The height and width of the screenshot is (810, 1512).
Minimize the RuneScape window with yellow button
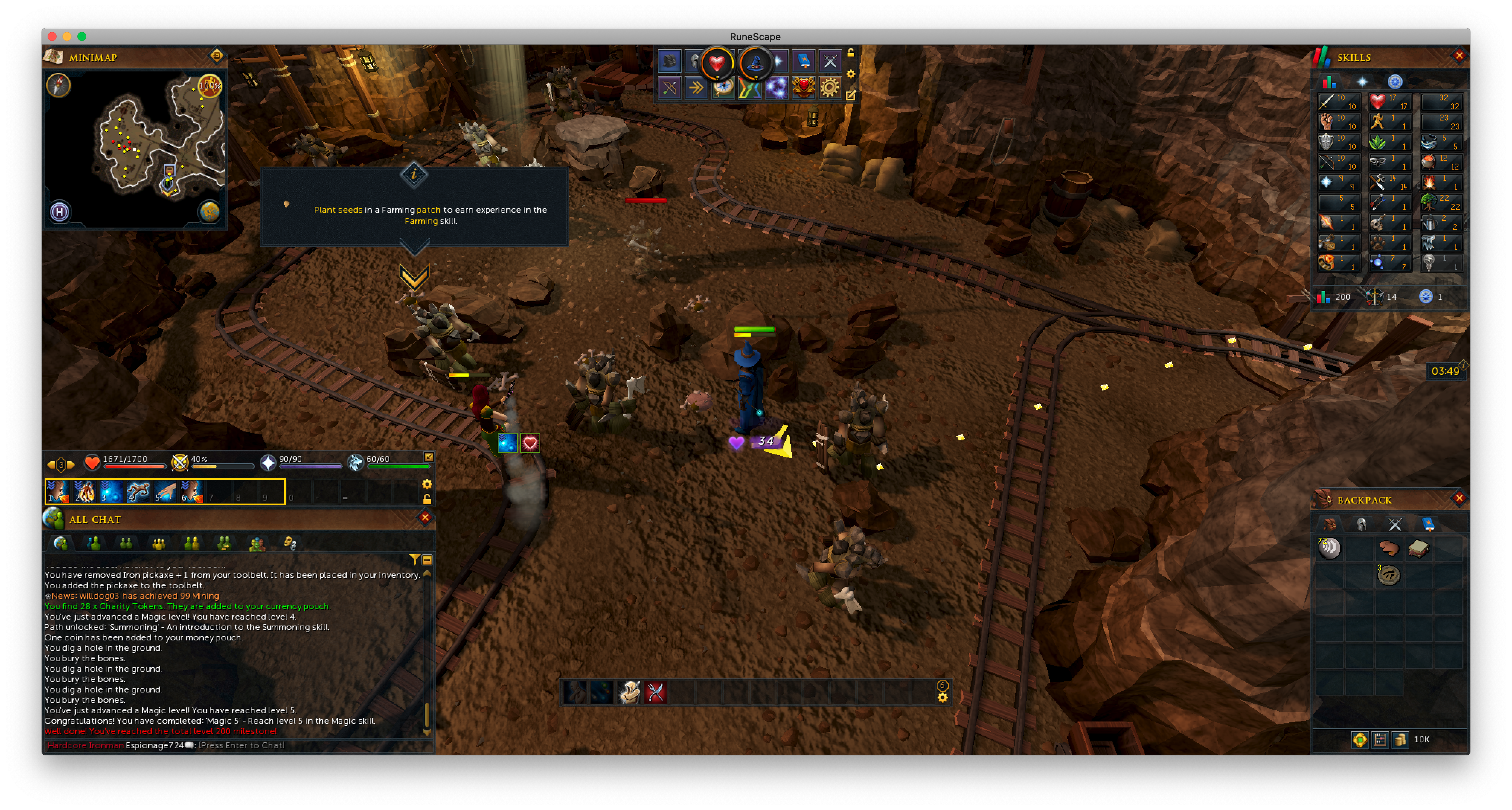pyautogui.click(x=67, y=36)
